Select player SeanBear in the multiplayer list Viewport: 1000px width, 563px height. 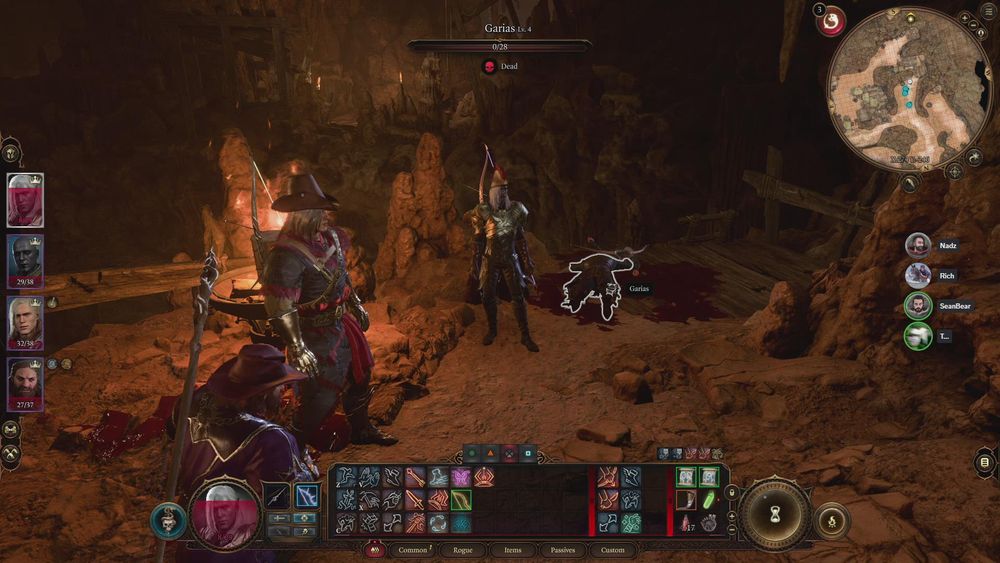coord(918,306)
